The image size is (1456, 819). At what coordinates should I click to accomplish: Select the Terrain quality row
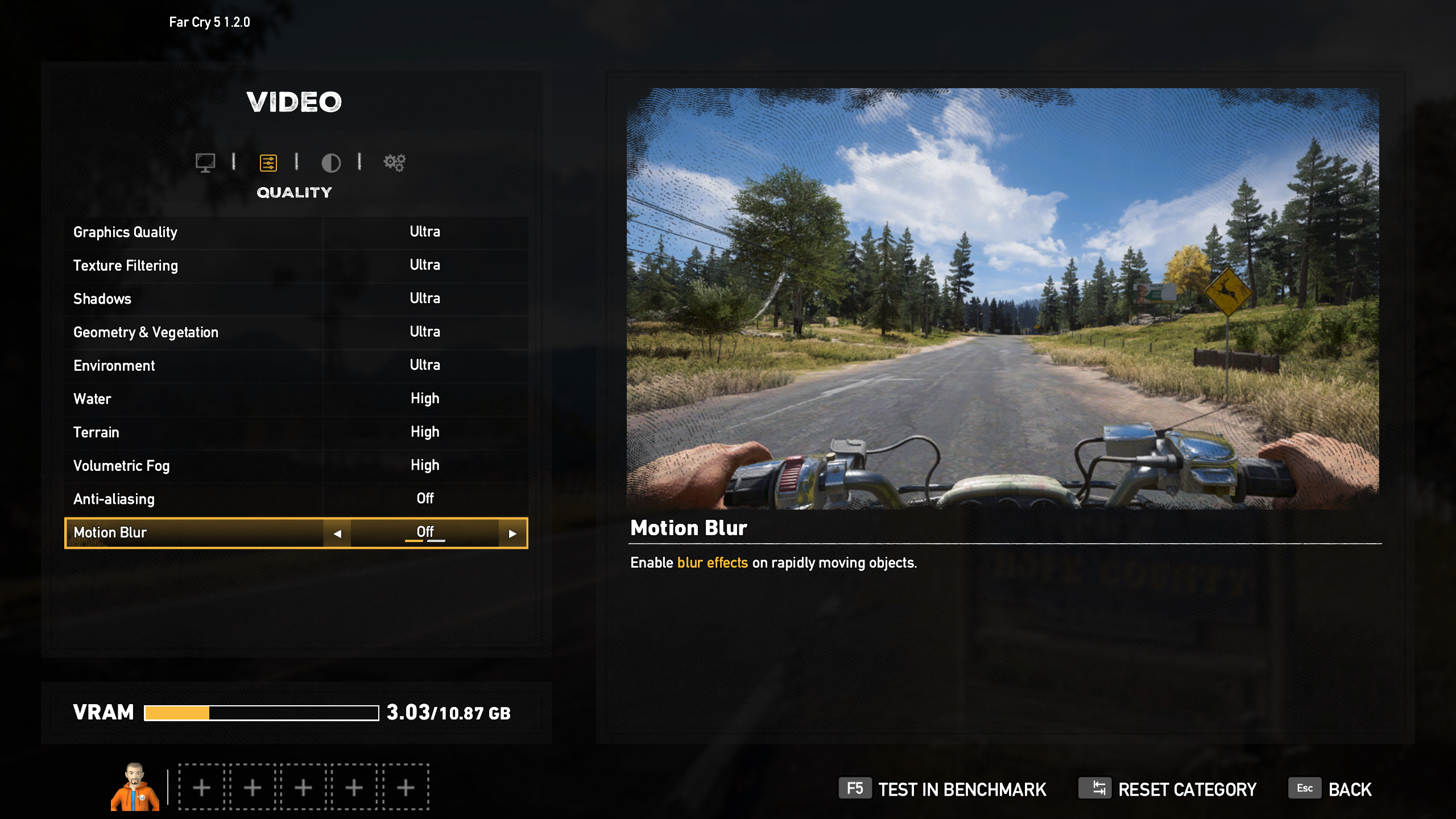point(296,432)
